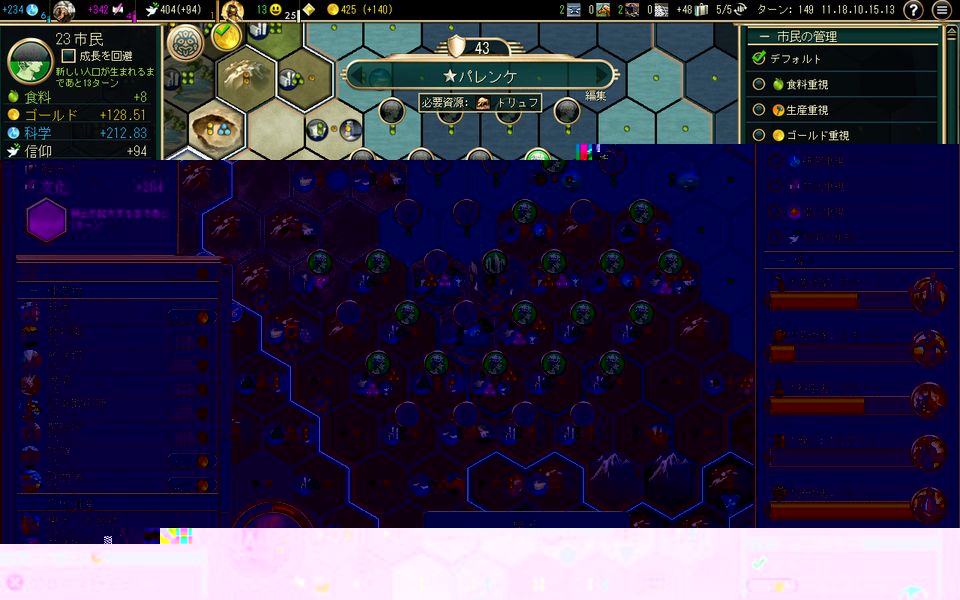Tick the 成長を回避 checkbox
The width and height of the screenshot is (960, 600).
coord(69,56)
